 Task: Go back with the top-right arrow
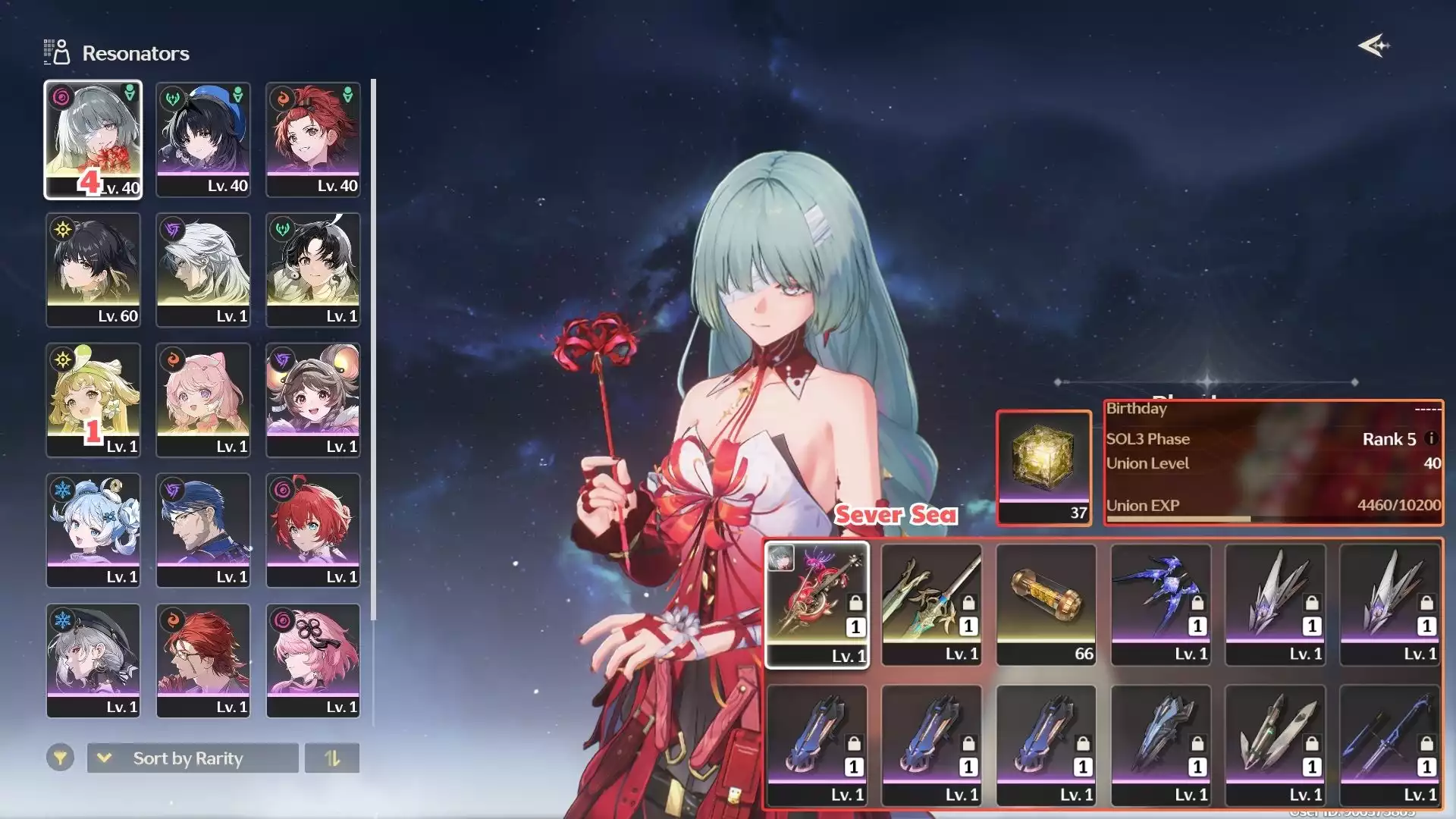1373,46
